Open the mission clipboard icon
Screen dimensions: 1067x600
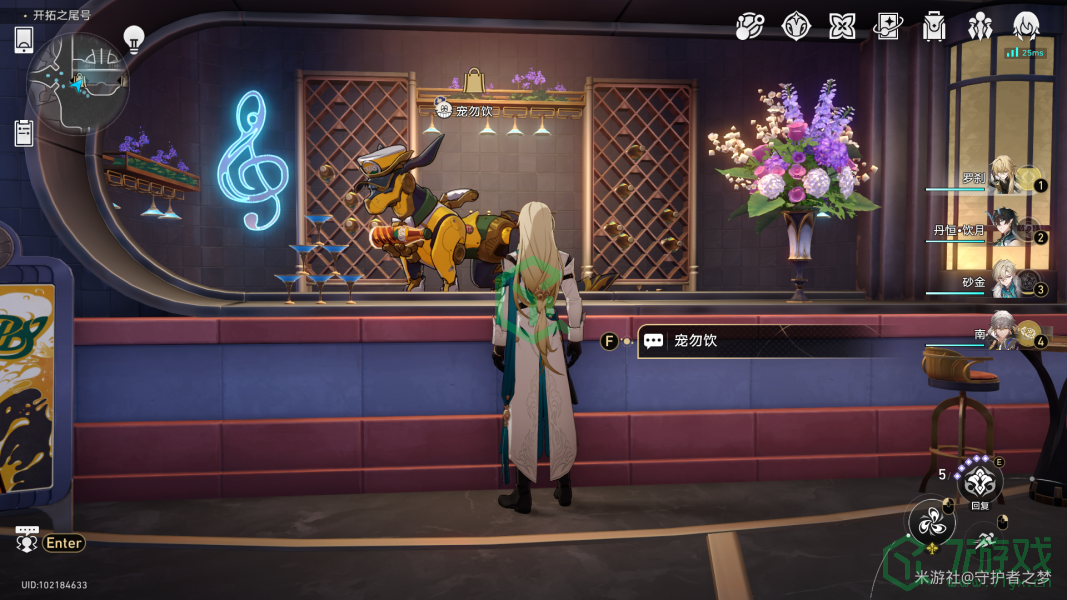(x=24, y=132)
